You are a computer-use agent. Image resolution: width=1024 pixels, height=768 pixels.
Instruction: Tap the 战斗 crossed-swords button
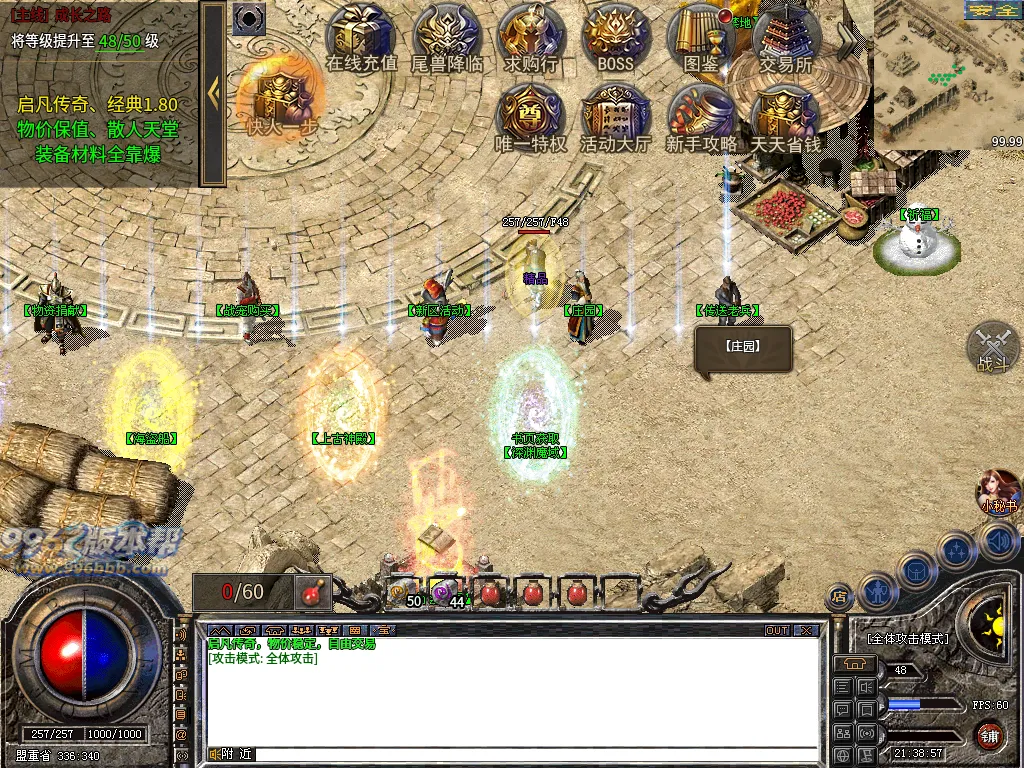(x=993, y=348)
